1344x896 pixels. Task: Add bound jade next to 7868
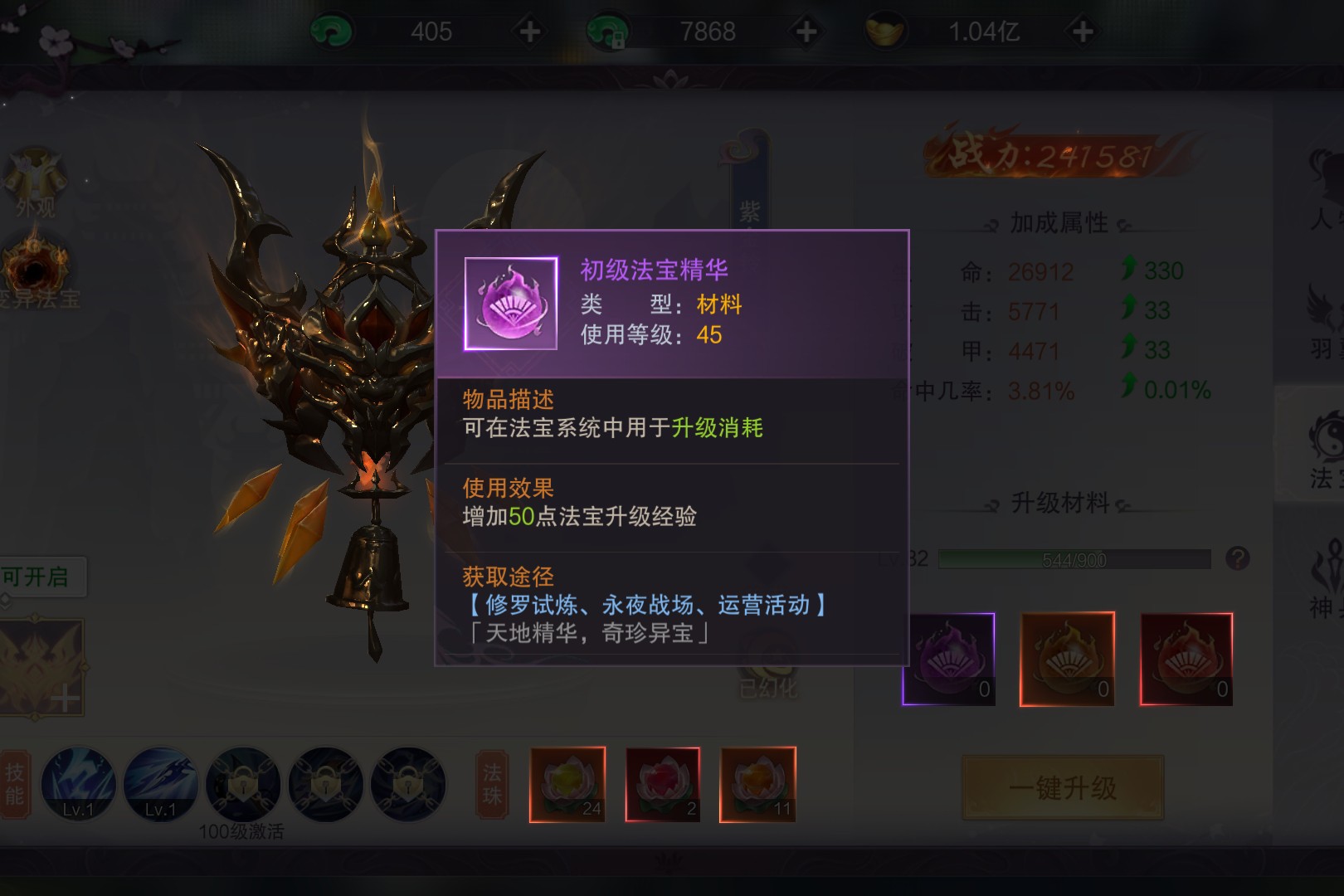click(x=806, y=32)
